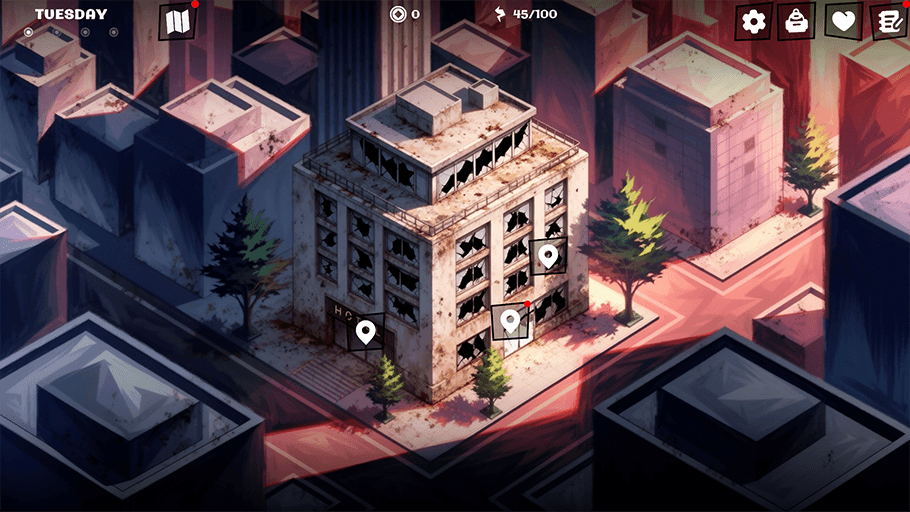
Task: Open the heart relationships screen
Action: [x=843, y=21]
